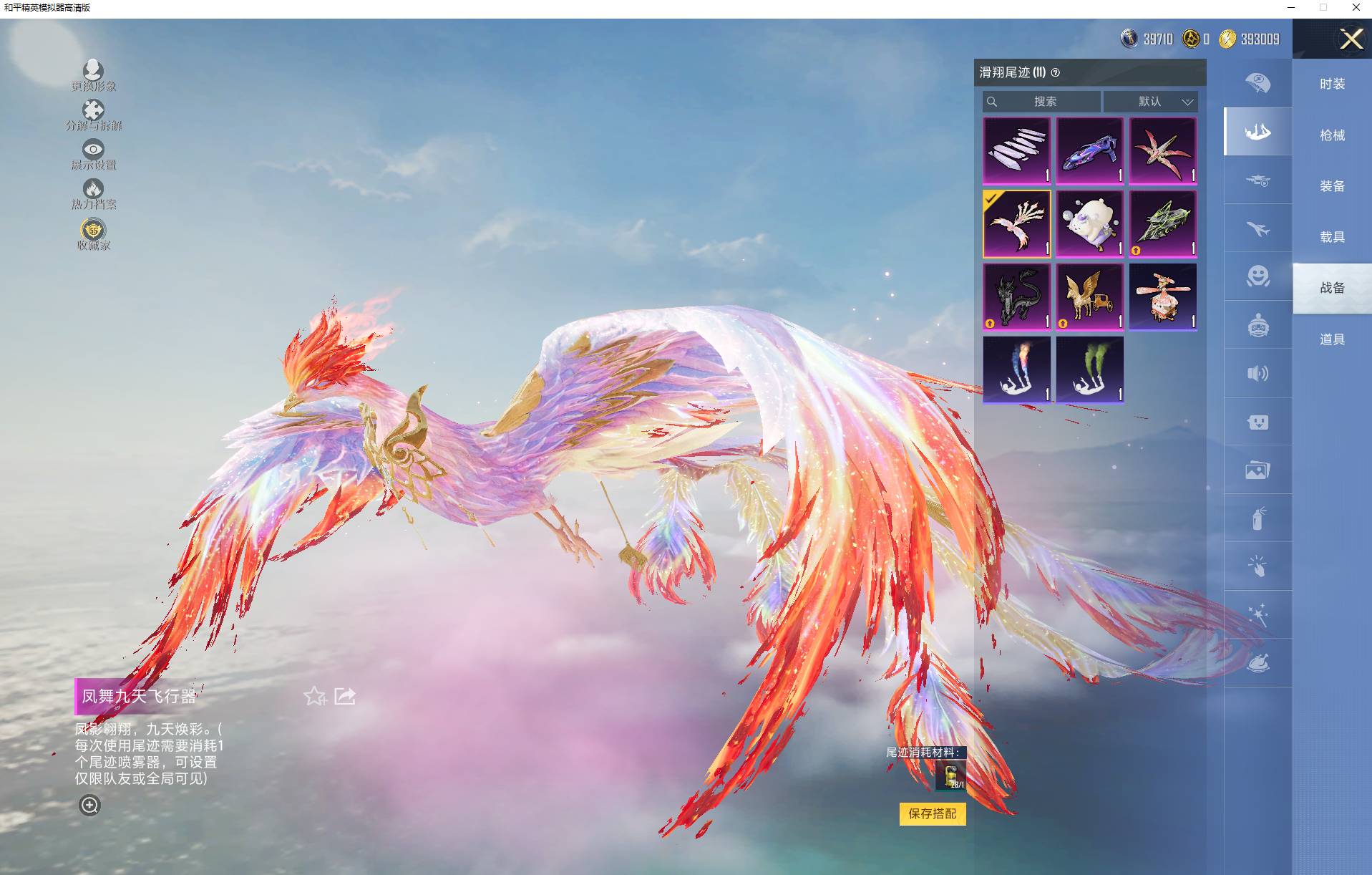Choose the 道具 tab
This screenshot has height=875, width=1372.
coord(1332,339)
